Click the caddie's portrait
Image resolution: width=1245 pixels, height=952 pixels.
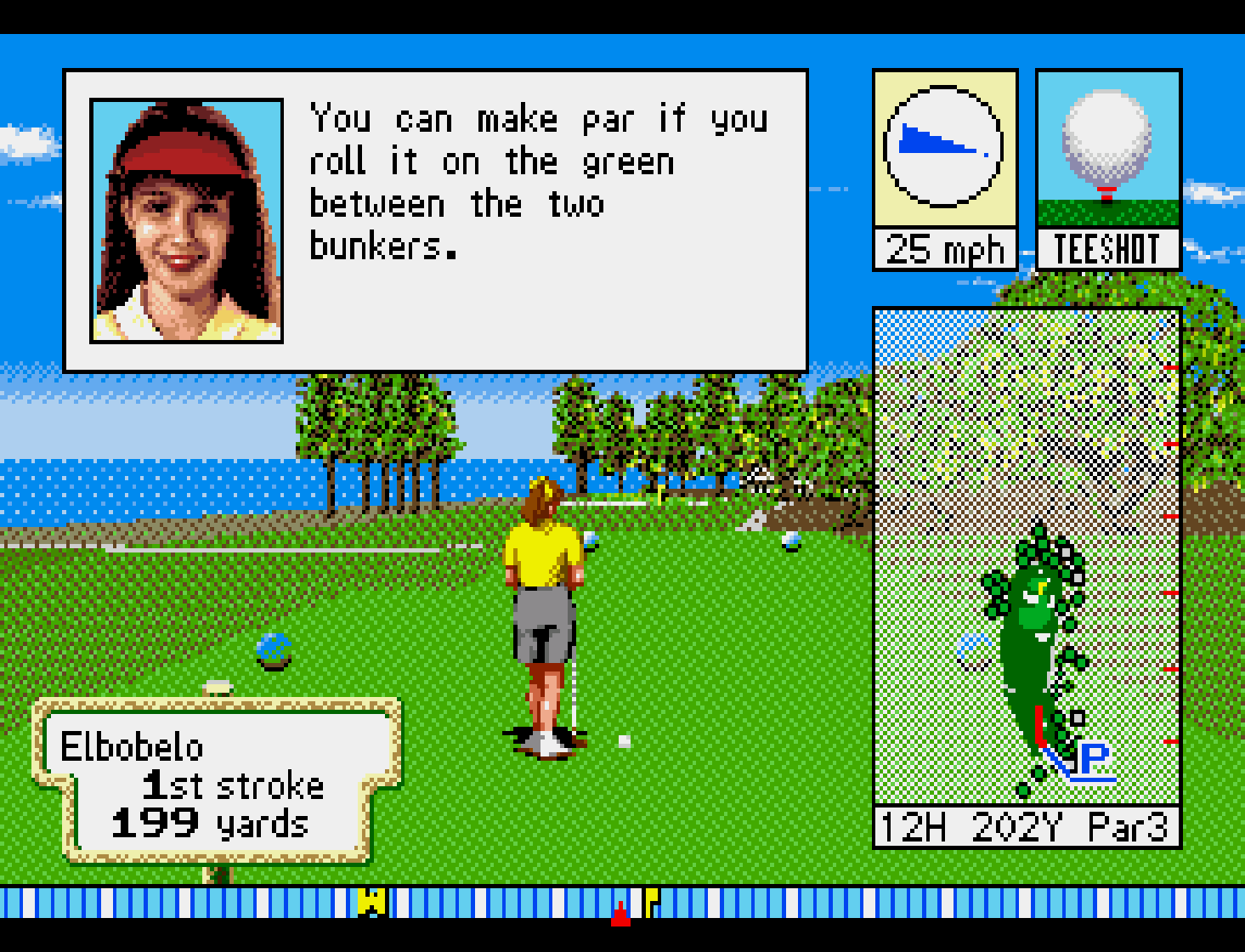click(186, 221)
